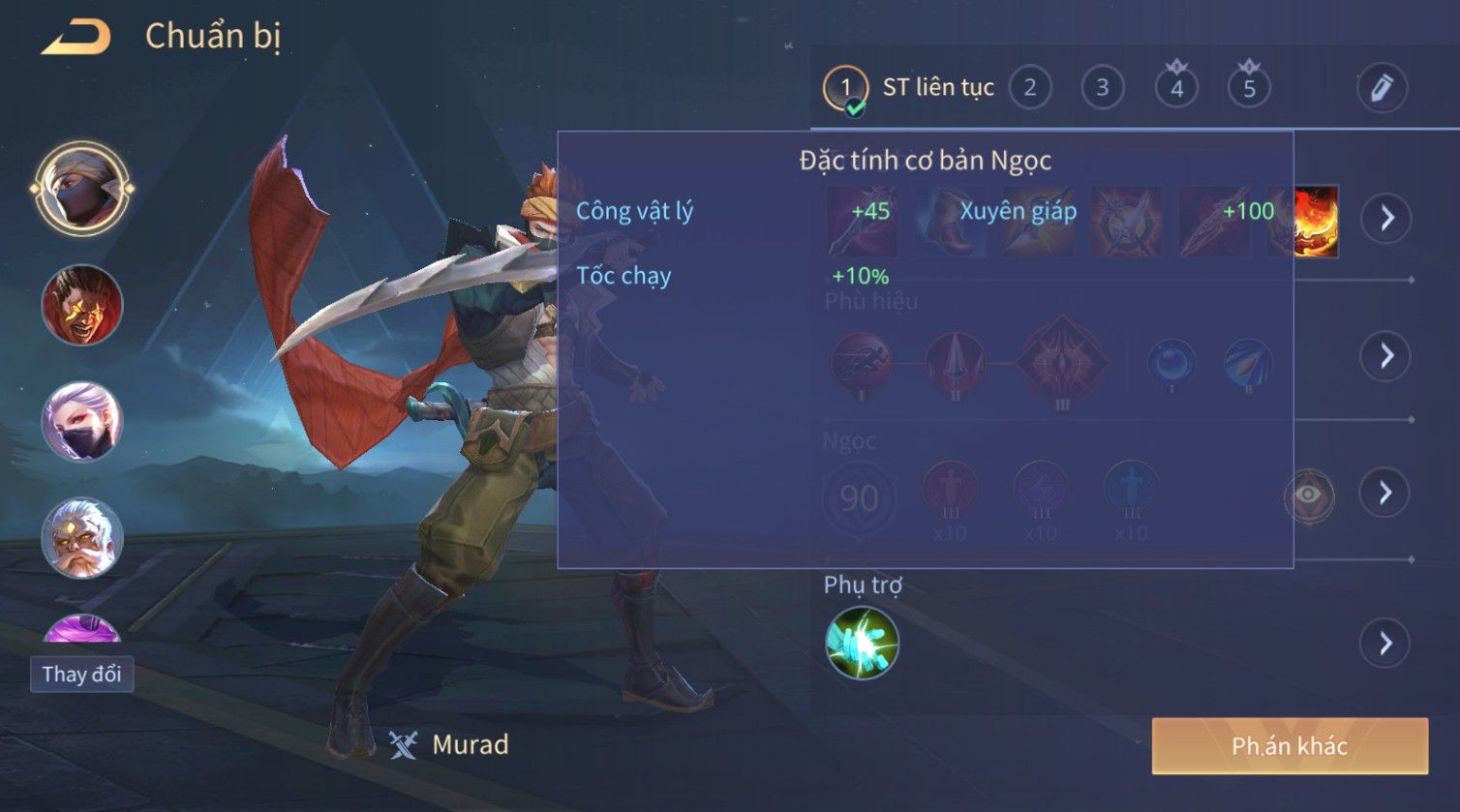Open the Phù hiệu section arrow

1386,356
